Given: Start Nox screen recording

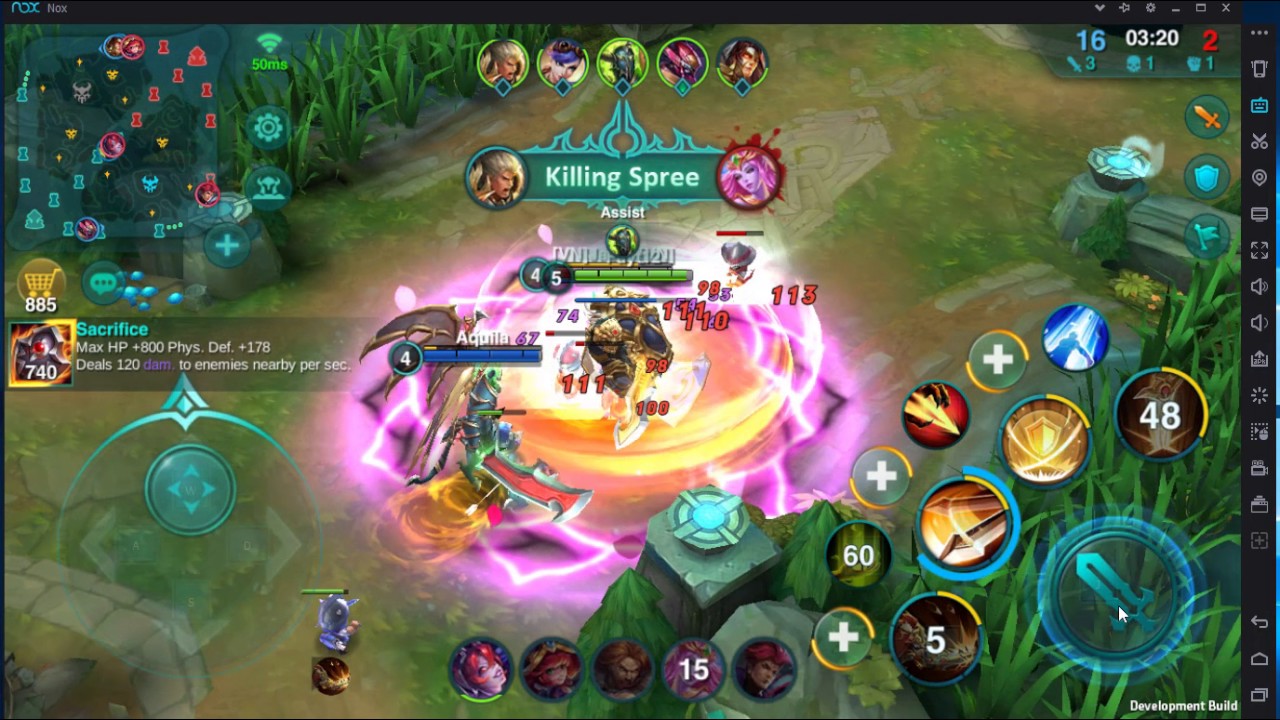Looking at the screenshot, I should pos(1259,467).
